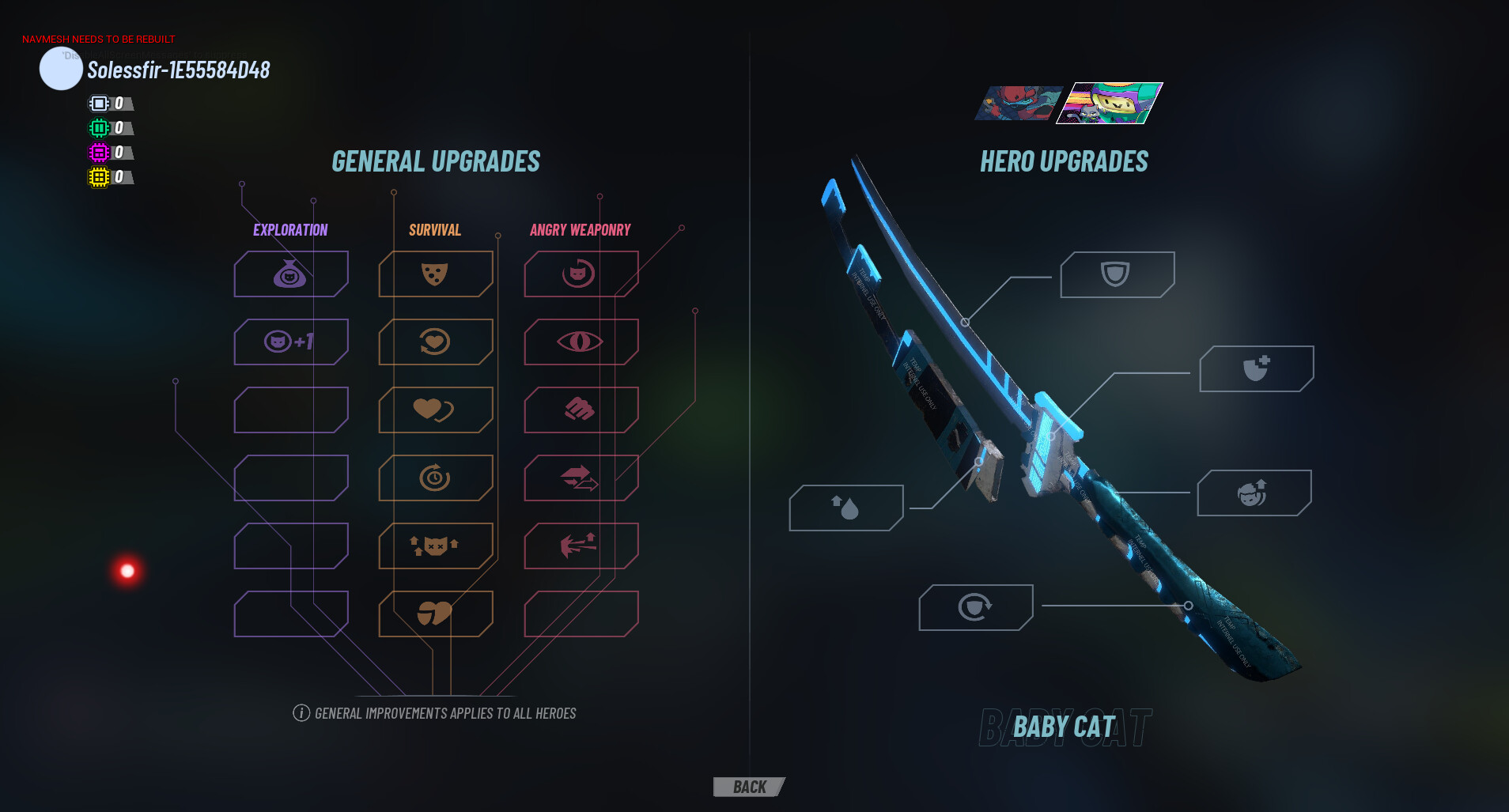The image size is (1509, 812).
Task: Select the cat +1 upgrade under Exploration
Action: pyautogui.click(x=290, y=342)
